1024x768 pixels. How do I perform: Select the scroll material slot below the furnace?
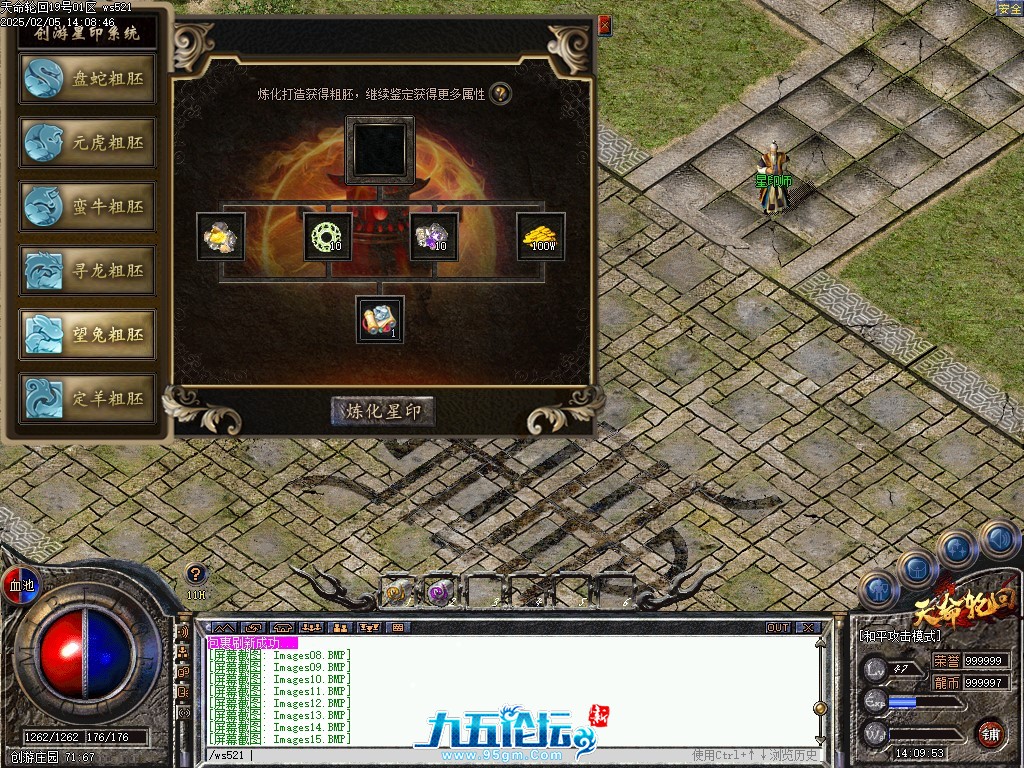(380, 319)
